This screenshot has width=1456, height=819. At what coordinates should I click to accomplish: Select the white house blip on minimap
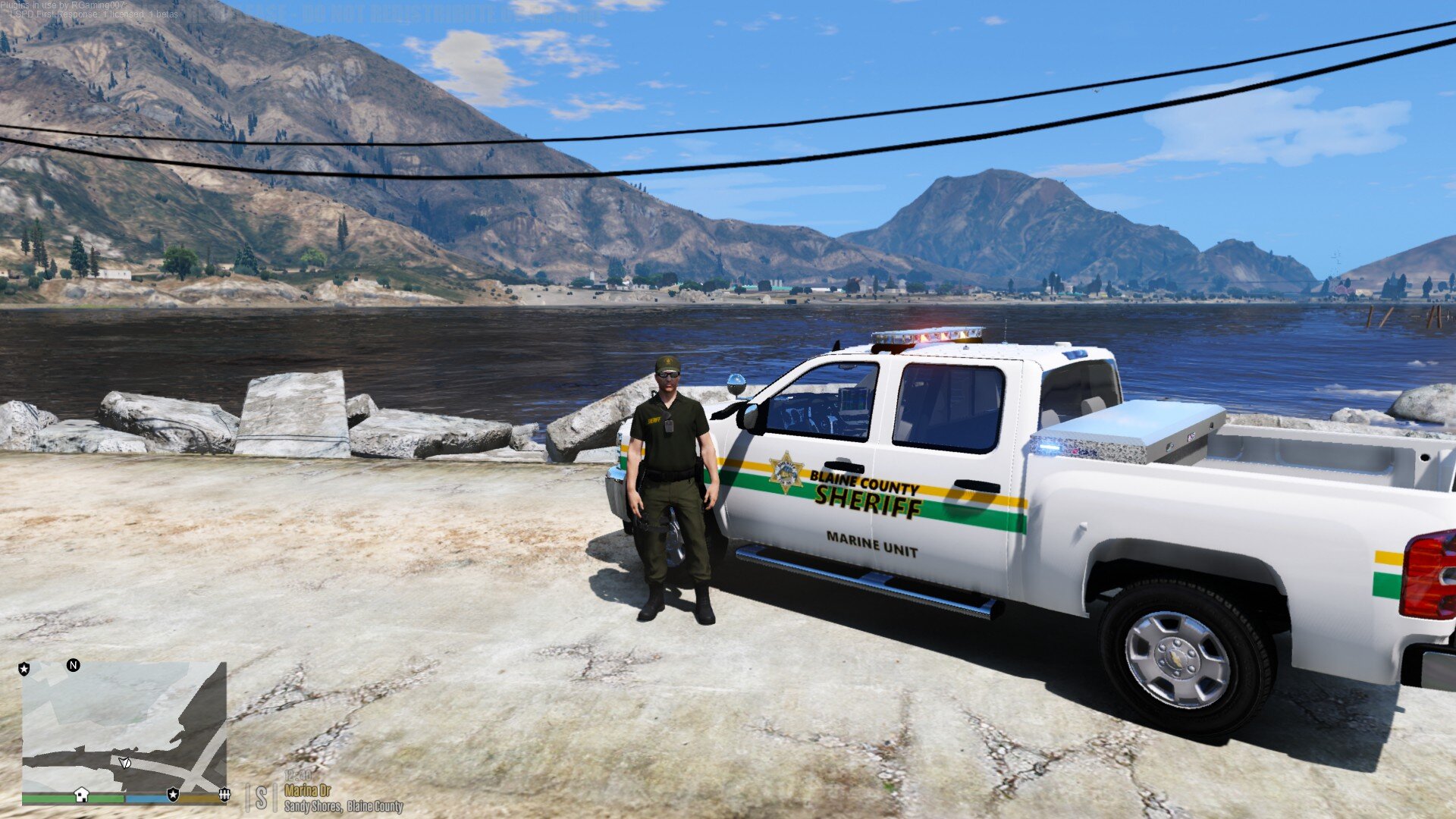point(81,794)
